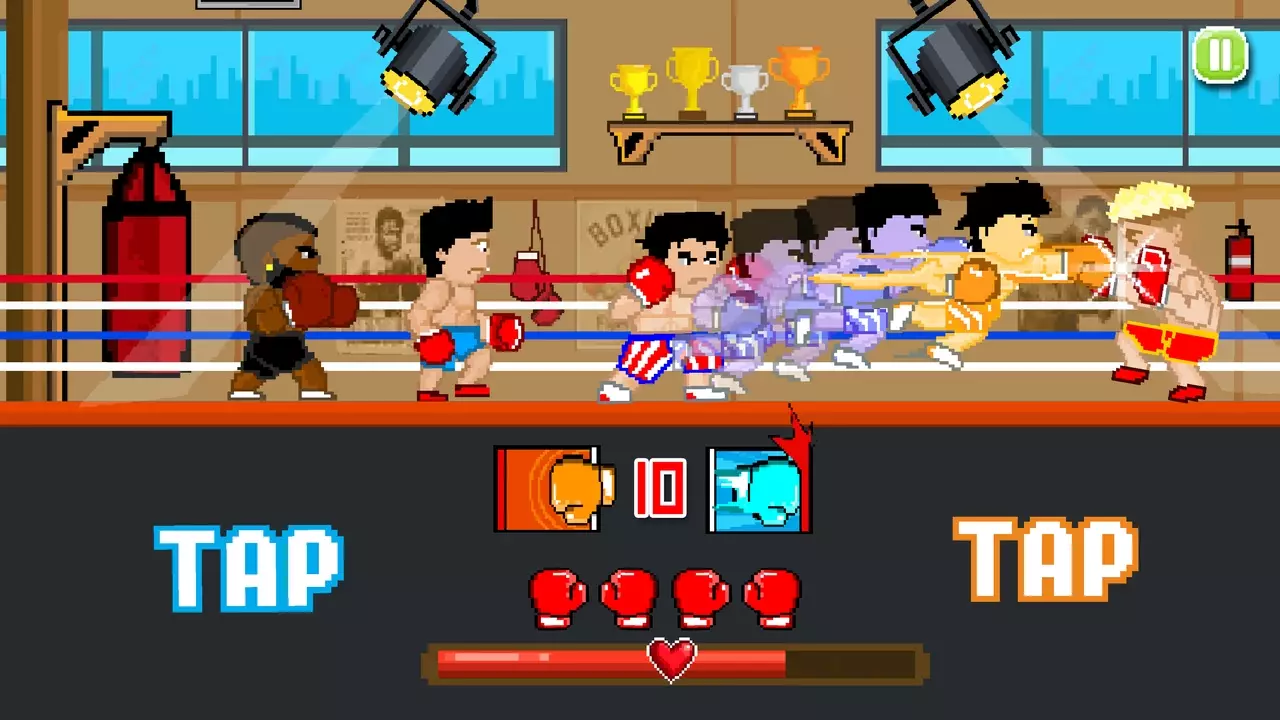The width and height of the screenshot is (1280, 720).
Task: Select the cyan punch glove icon
Action: click(x=757, y=489)
